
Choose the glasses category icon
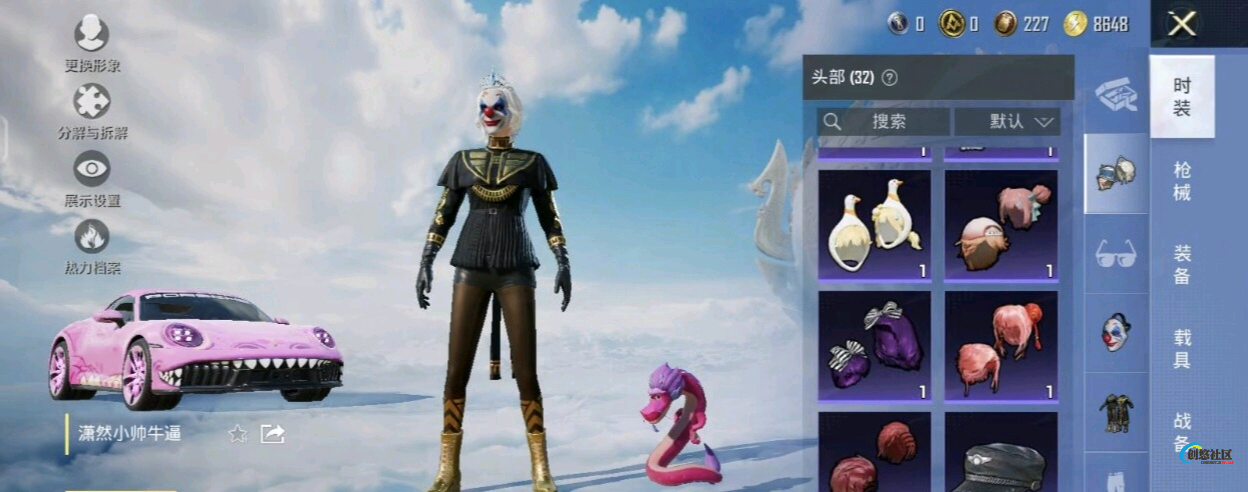pyautogui.click(x=1116, y=254)
